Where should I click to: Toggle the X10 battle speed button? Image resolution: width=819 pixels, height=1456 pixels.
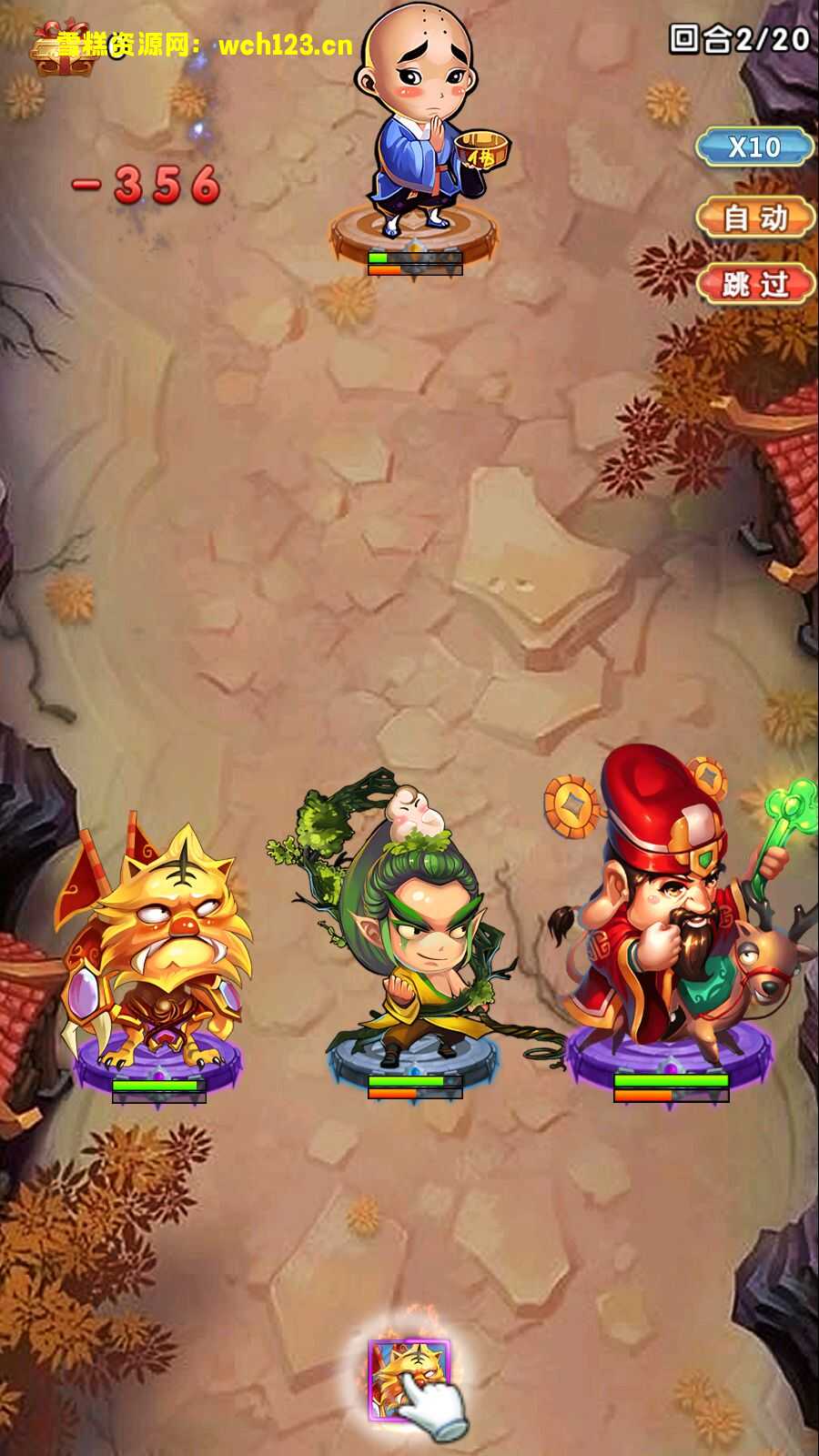point(754,147)
